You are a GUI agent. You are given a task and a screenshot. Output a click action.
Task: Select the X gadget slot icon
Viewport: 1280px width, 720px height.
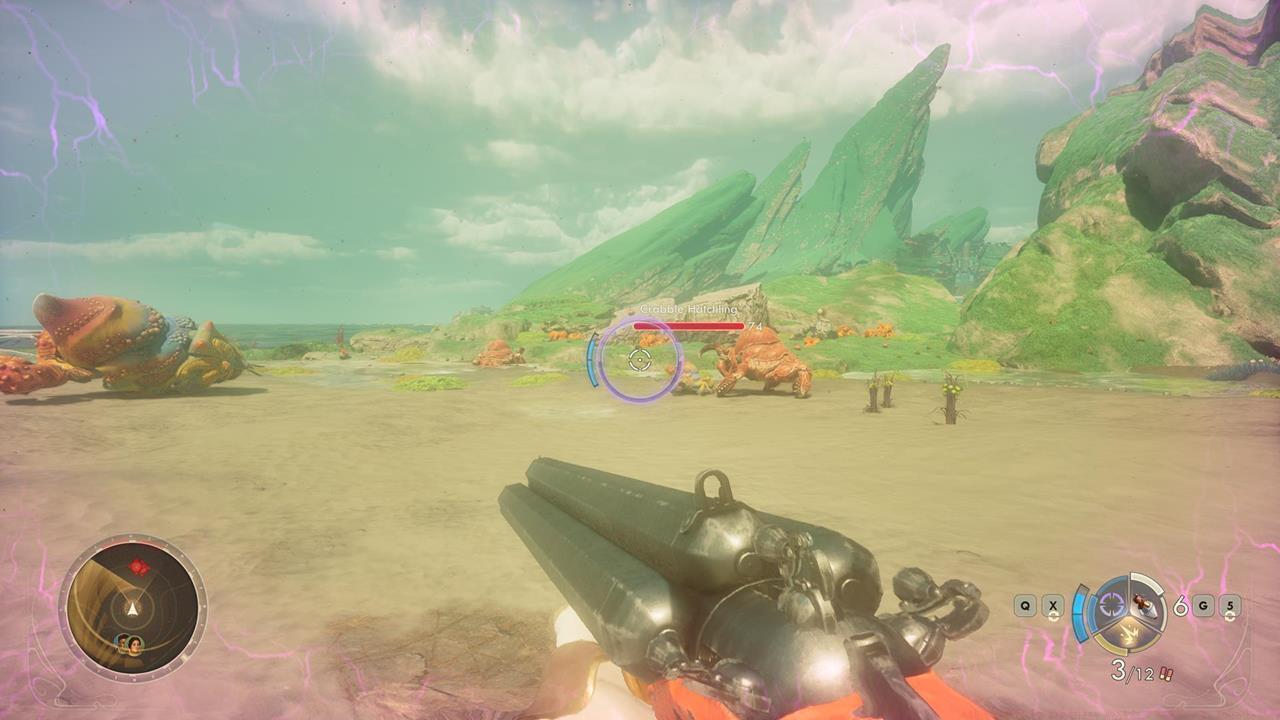tap(1053, 605)
